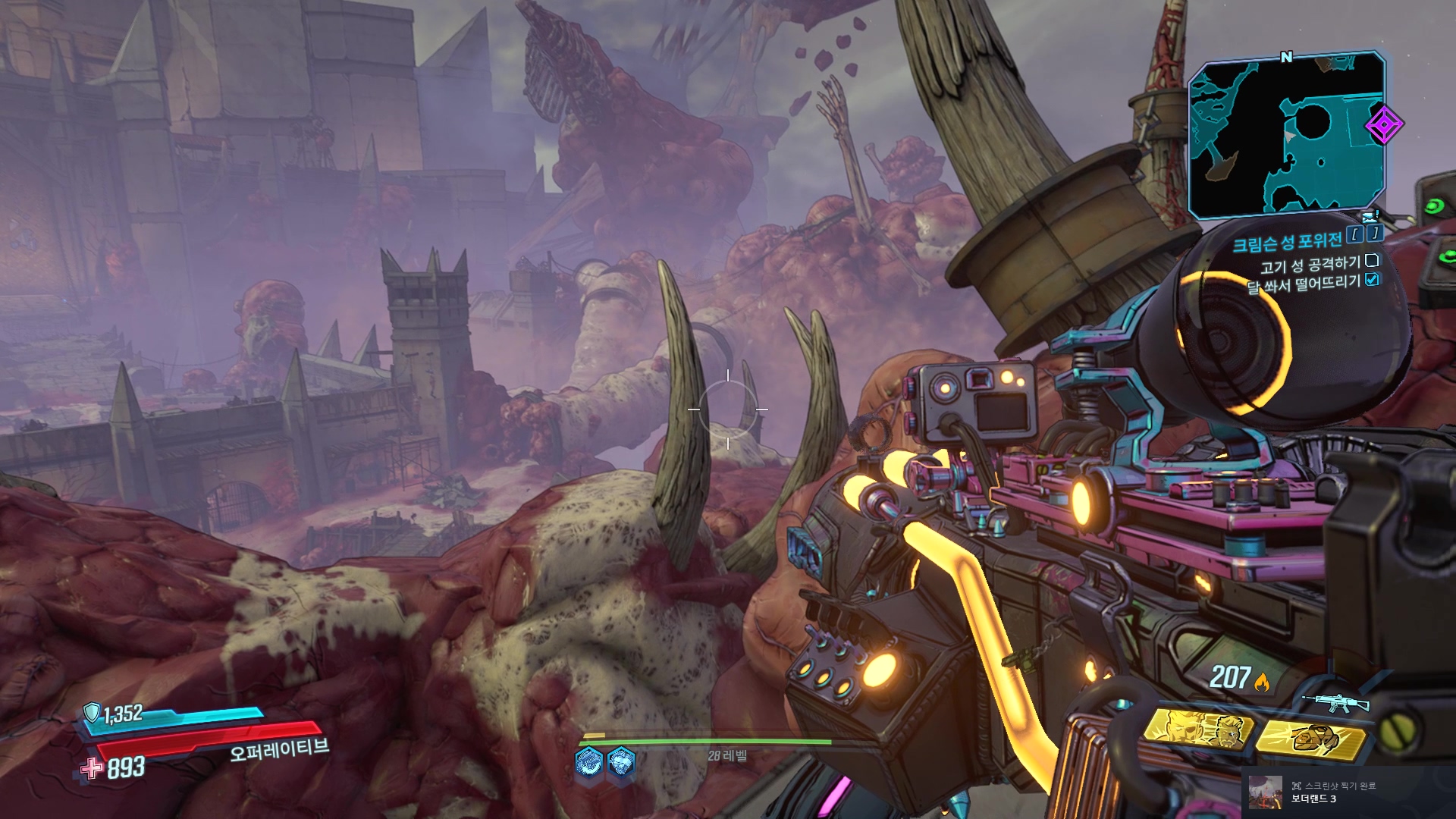Select the 크림슨 성 포위전 quest title
The height and width of the screenshot is (819, 1456).
[x=1287, y=243]
